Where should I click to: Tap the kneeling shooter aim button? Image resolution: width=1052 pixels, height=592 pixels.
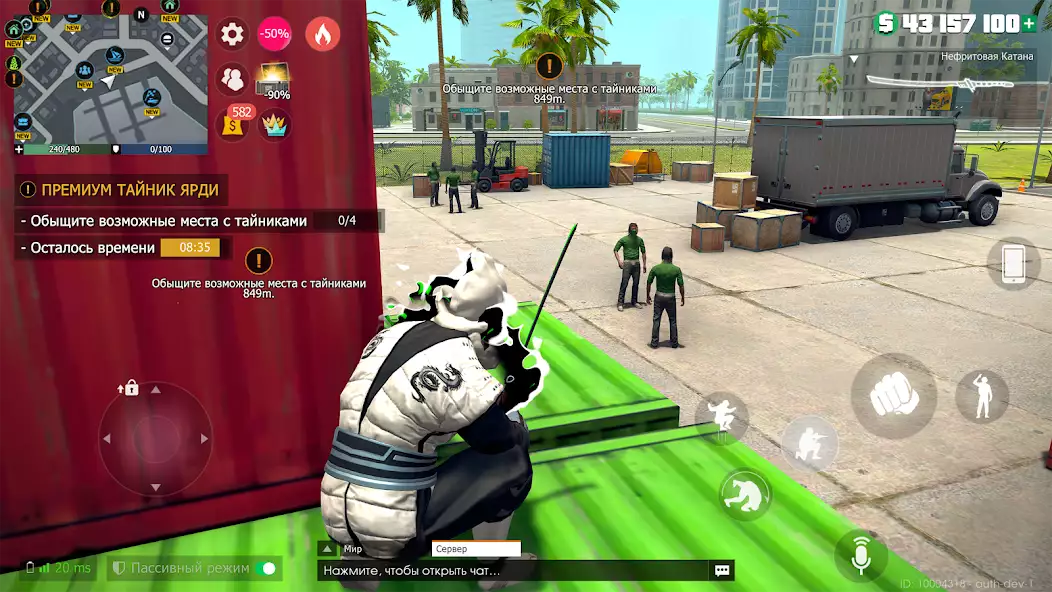point(809,445)
